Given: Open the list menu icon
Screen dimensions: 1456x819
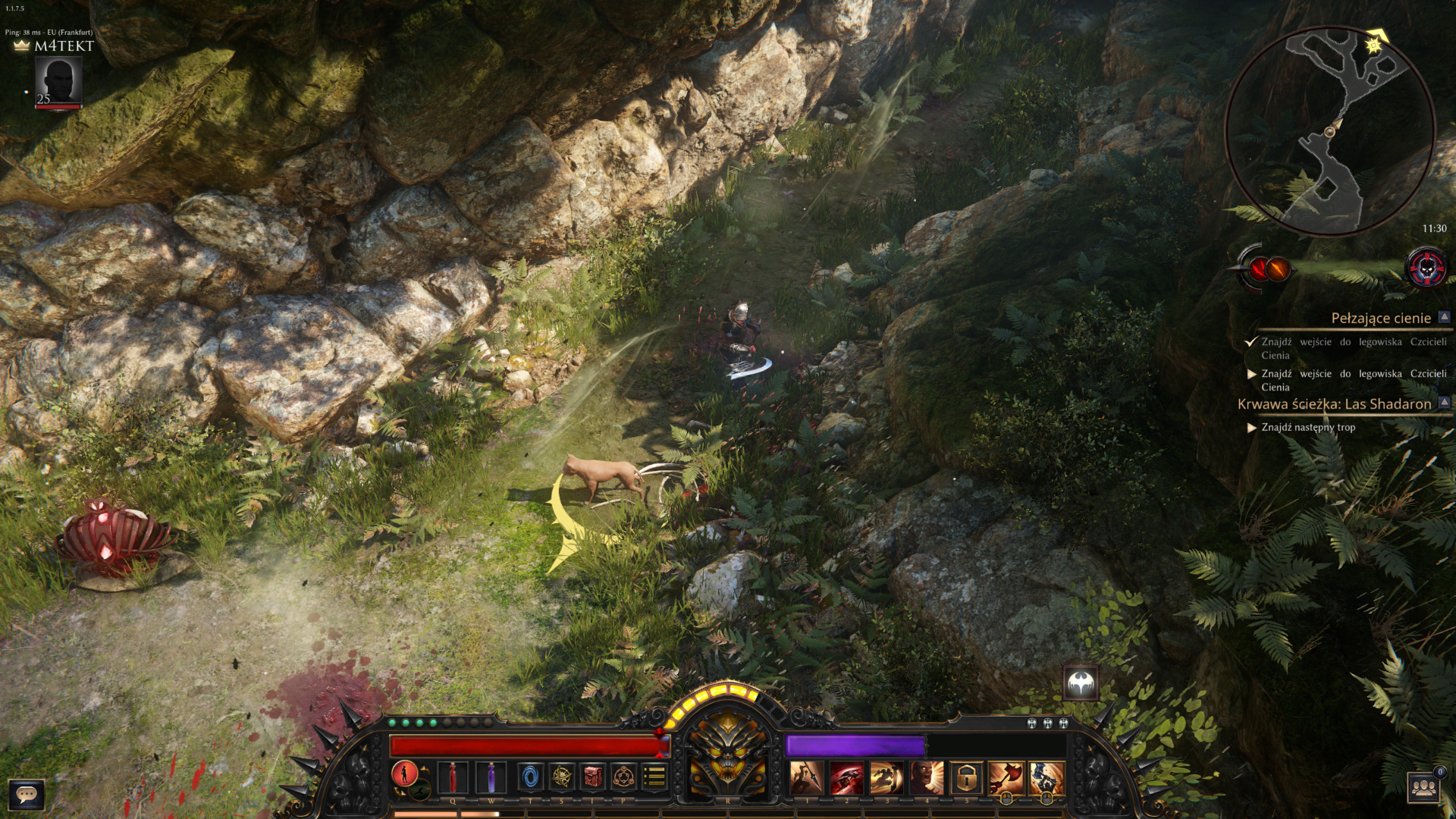Looking at the screenshot, I should click(654, 777).
